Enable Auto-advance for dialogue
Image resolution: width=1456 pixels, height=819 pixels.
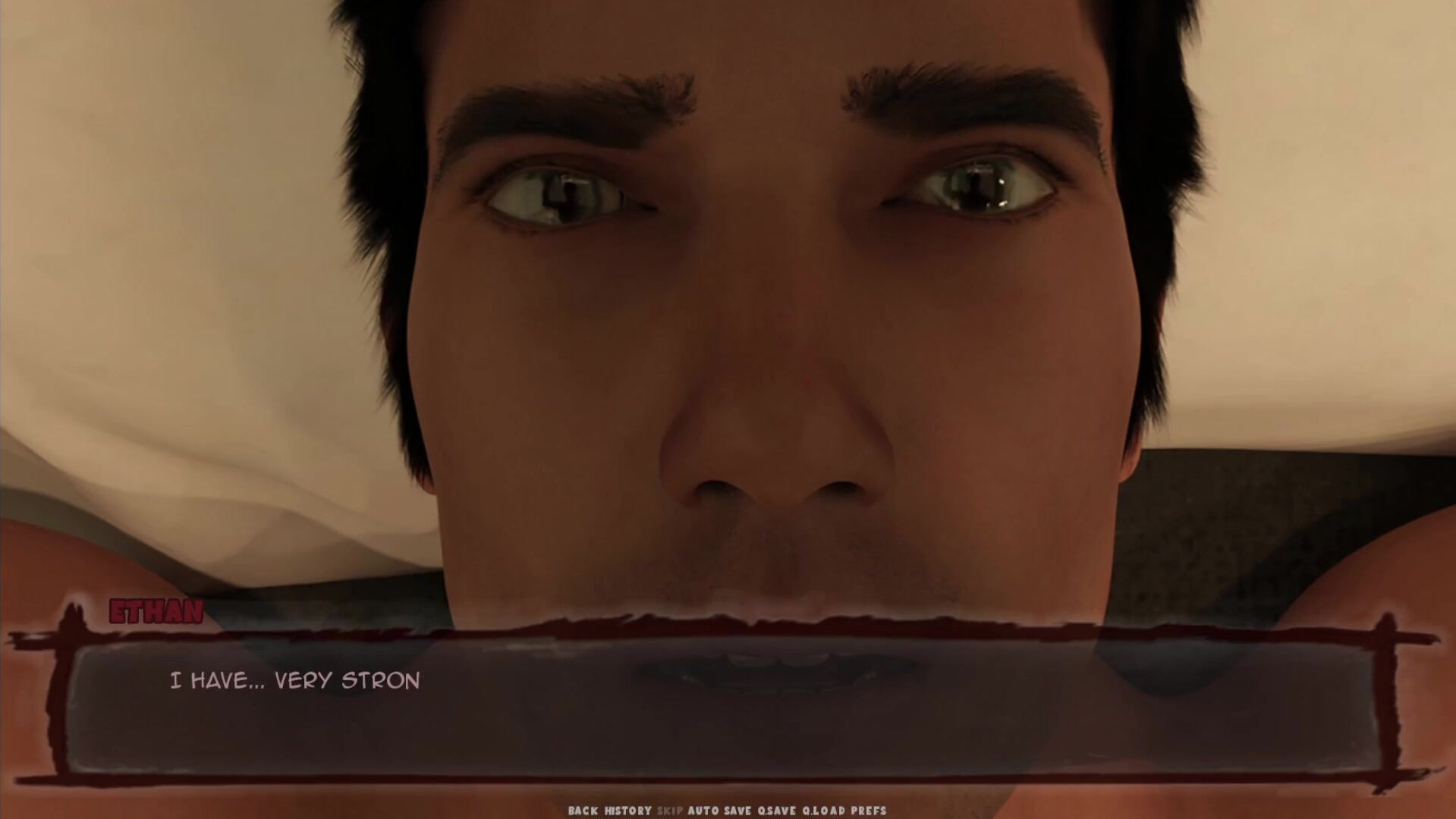pos(703,811)
